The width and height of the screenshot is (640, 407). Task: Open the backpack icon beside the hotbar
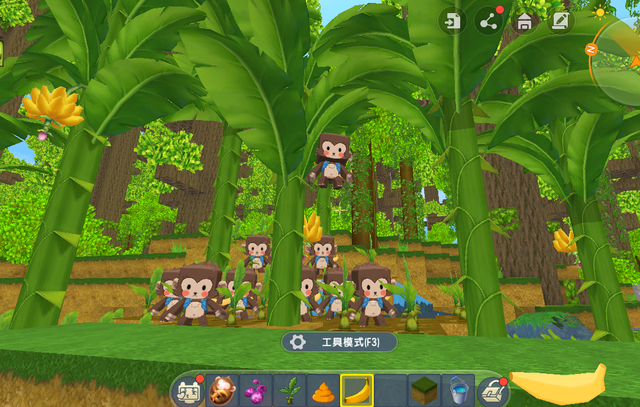point(187,391)
